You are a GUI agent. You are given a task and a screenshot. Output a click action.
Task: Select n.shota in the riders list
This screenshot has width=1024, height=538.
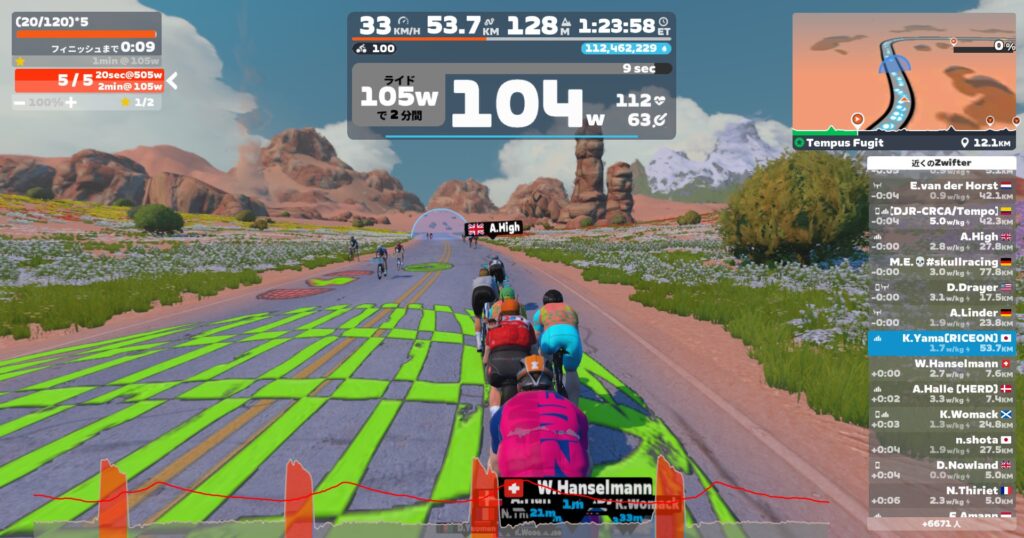pos(941,445)
